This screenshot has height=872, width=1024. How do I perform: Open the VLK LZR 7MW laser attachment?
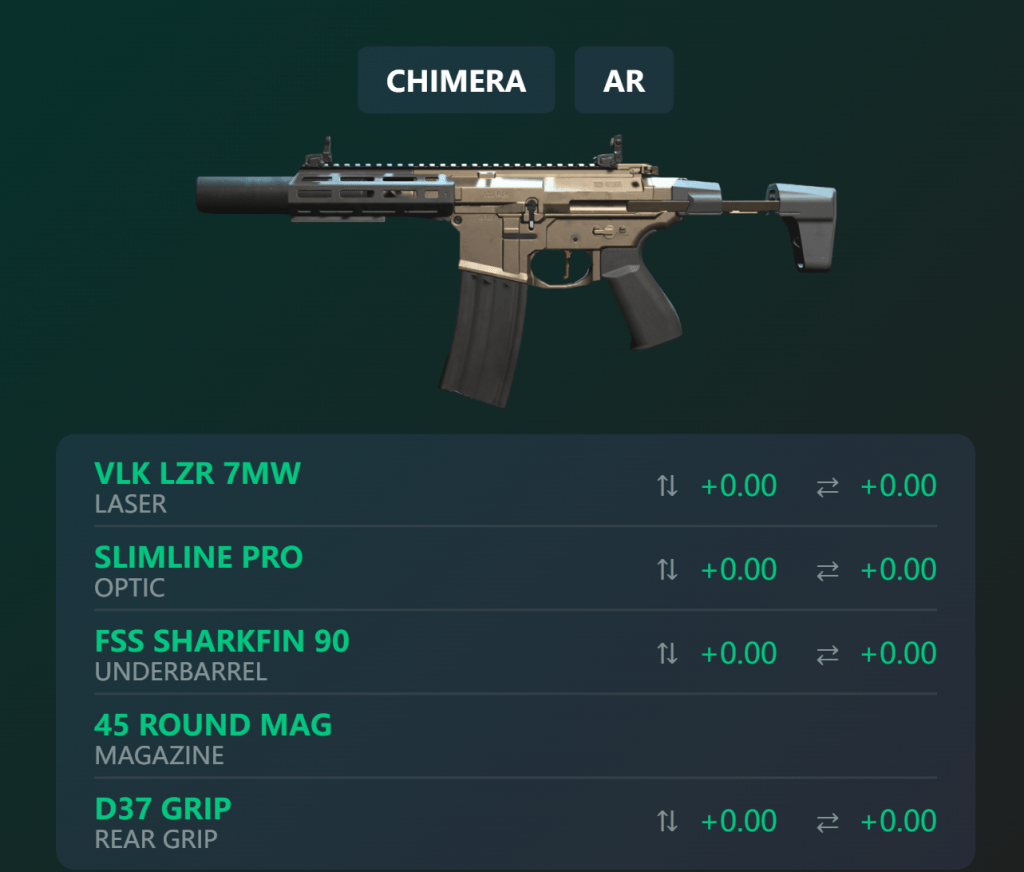coord(197,473)
